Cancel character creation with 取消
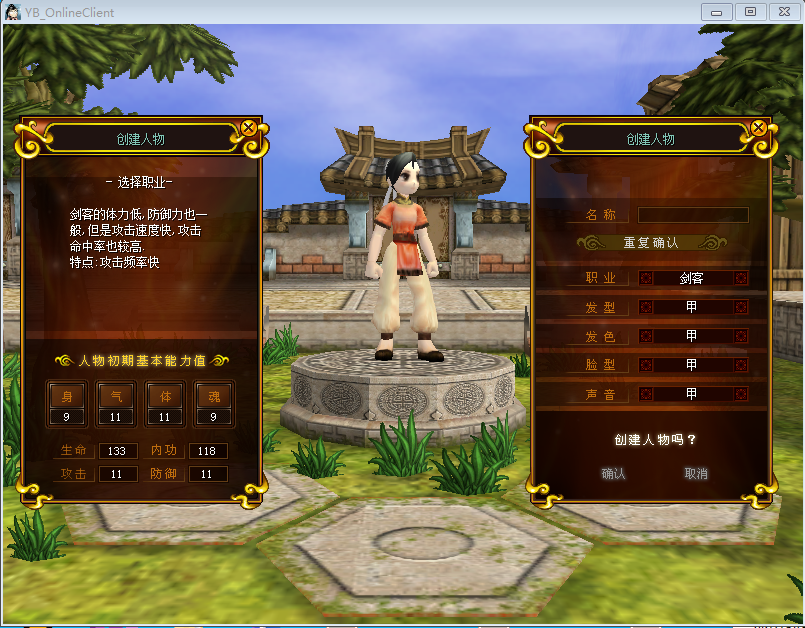This screenshot has width=805, height=628. pos(696,474)
